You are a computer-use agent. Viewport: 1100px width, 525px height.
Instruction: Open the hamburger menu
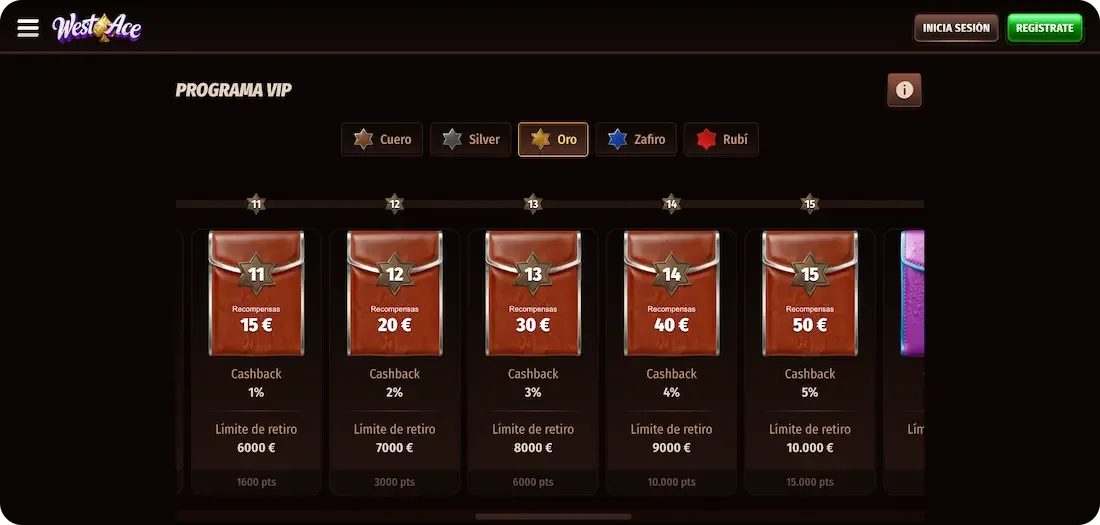click(28, 28)
